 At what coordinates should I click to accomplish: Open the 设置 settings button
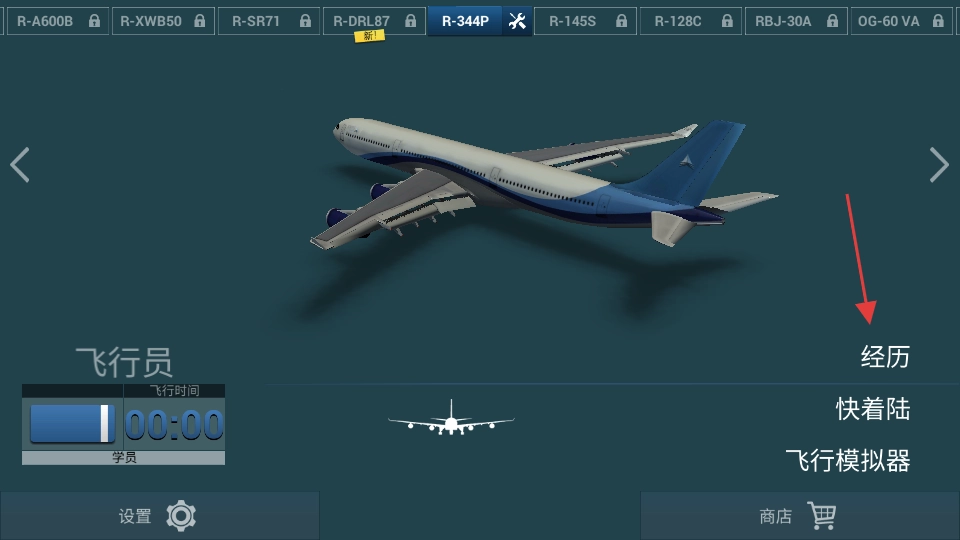(159, 516)
